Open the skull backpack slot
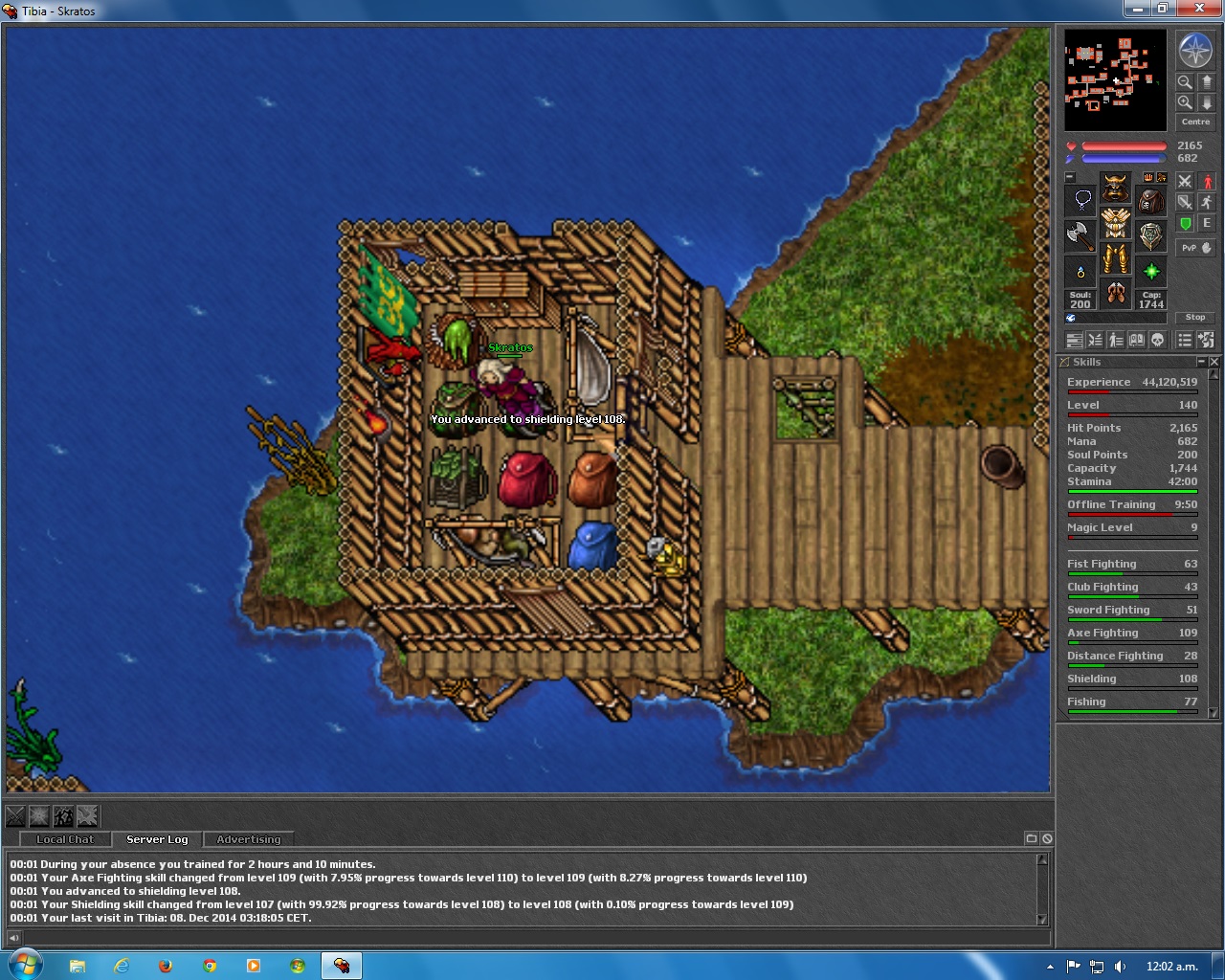 click(x=1150, y=201)
